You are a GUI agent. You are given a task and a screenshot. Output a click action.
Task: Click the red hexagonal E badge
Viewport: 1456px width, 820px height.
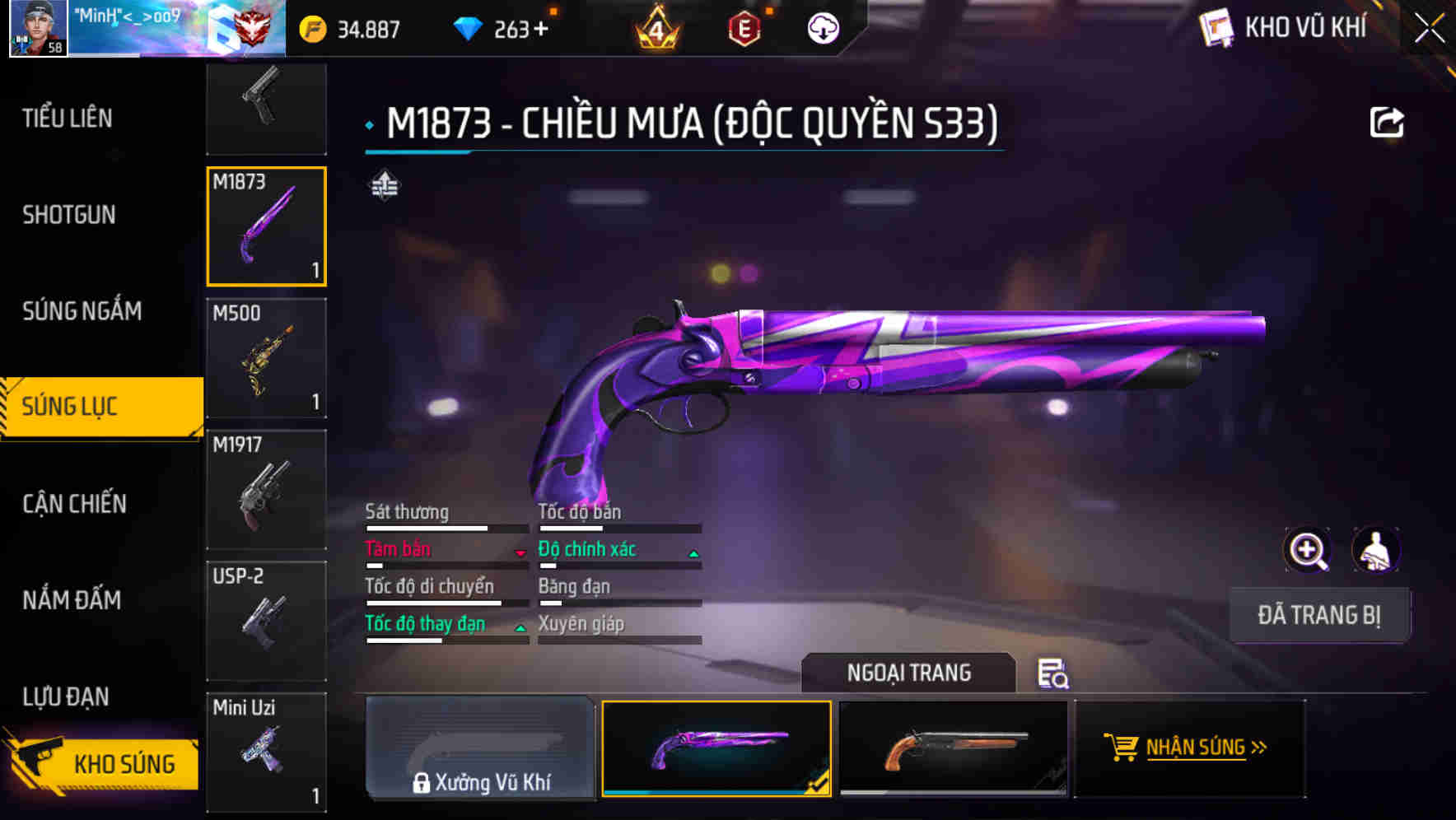pyautogui.click(x=745, y=27)
